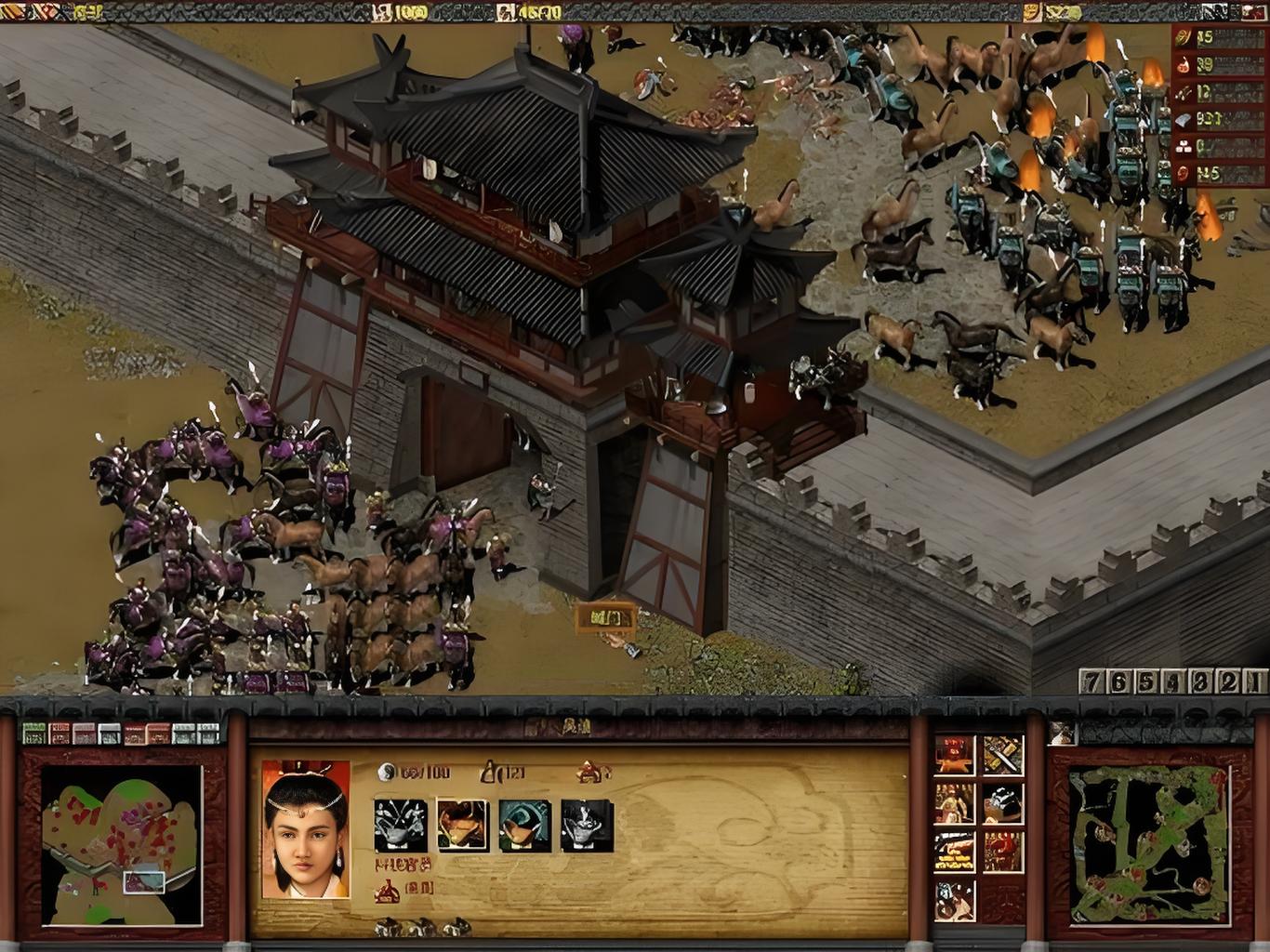The image size is (1270, 952).
Task: Select control group number 1
Action: click(x=1255, y=681)
